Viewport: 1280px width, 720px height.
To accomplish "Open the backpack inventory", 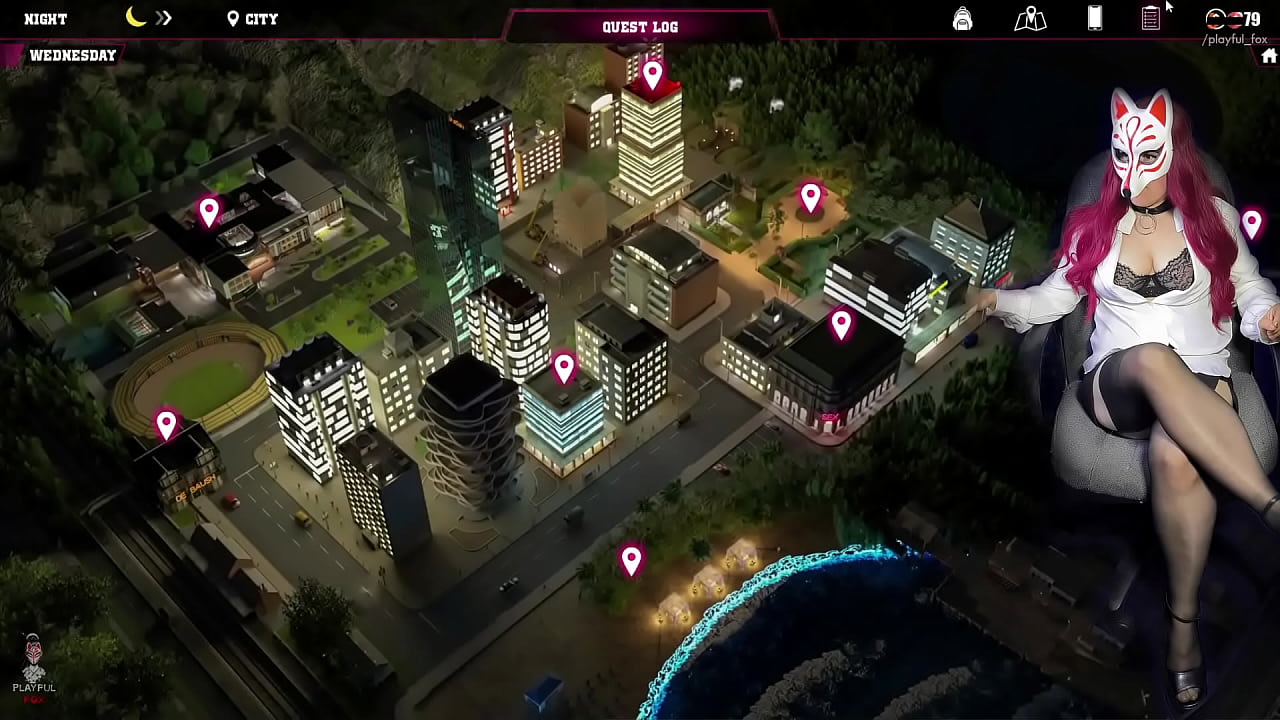I will (x=962, y=19).
